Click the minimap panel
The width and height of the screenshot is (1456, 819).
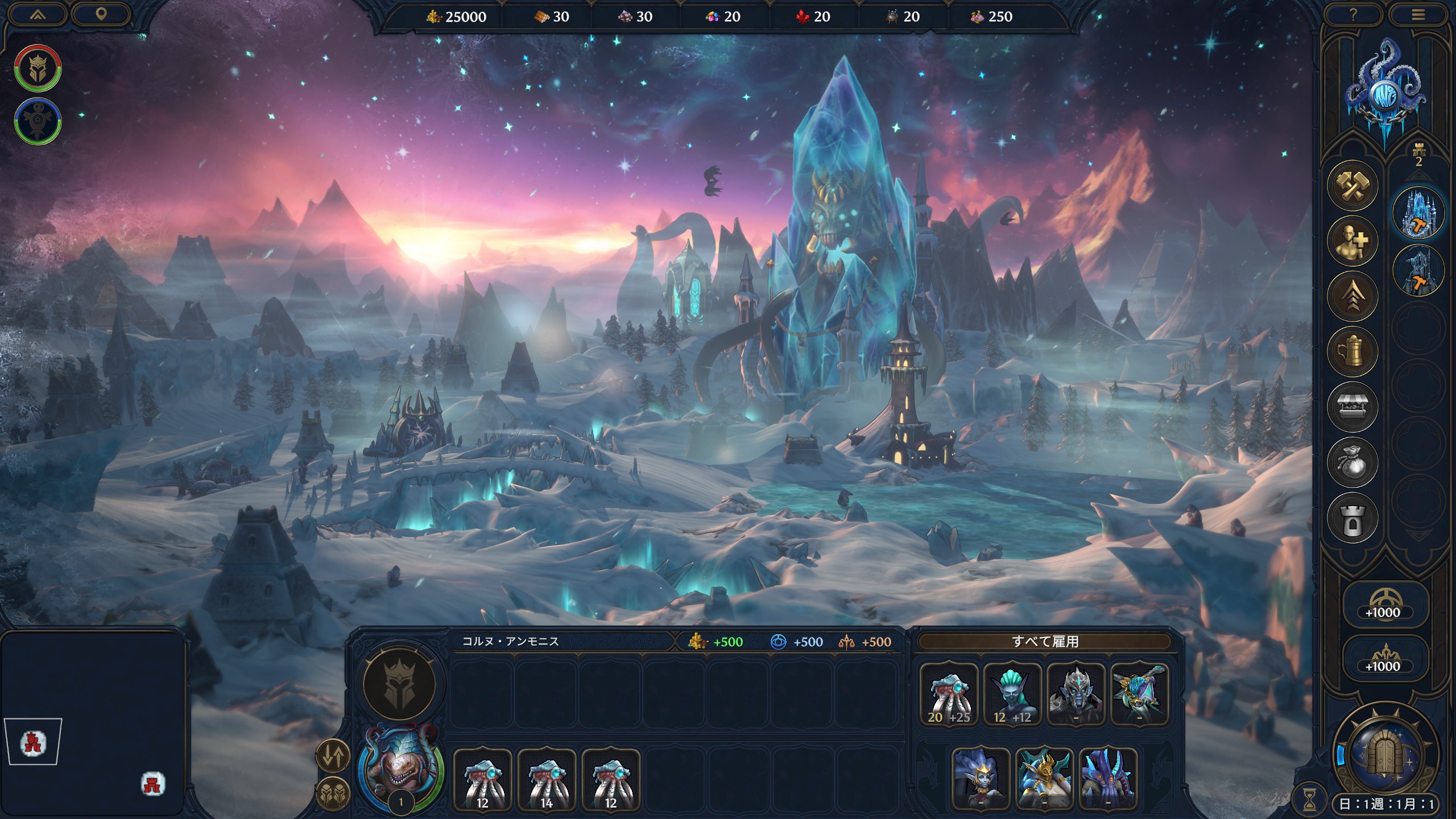point(94,722)
